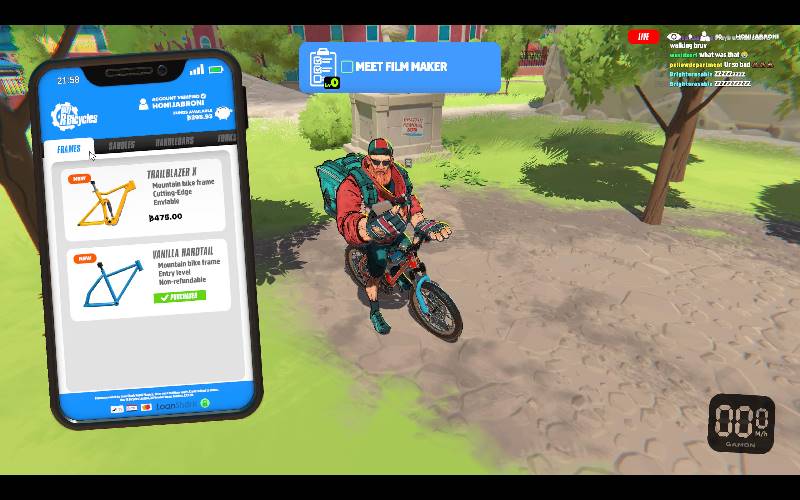Show the Forks tab
This screenshot has width=800, height=500.
pyautogui.click(x=226, y=138)
